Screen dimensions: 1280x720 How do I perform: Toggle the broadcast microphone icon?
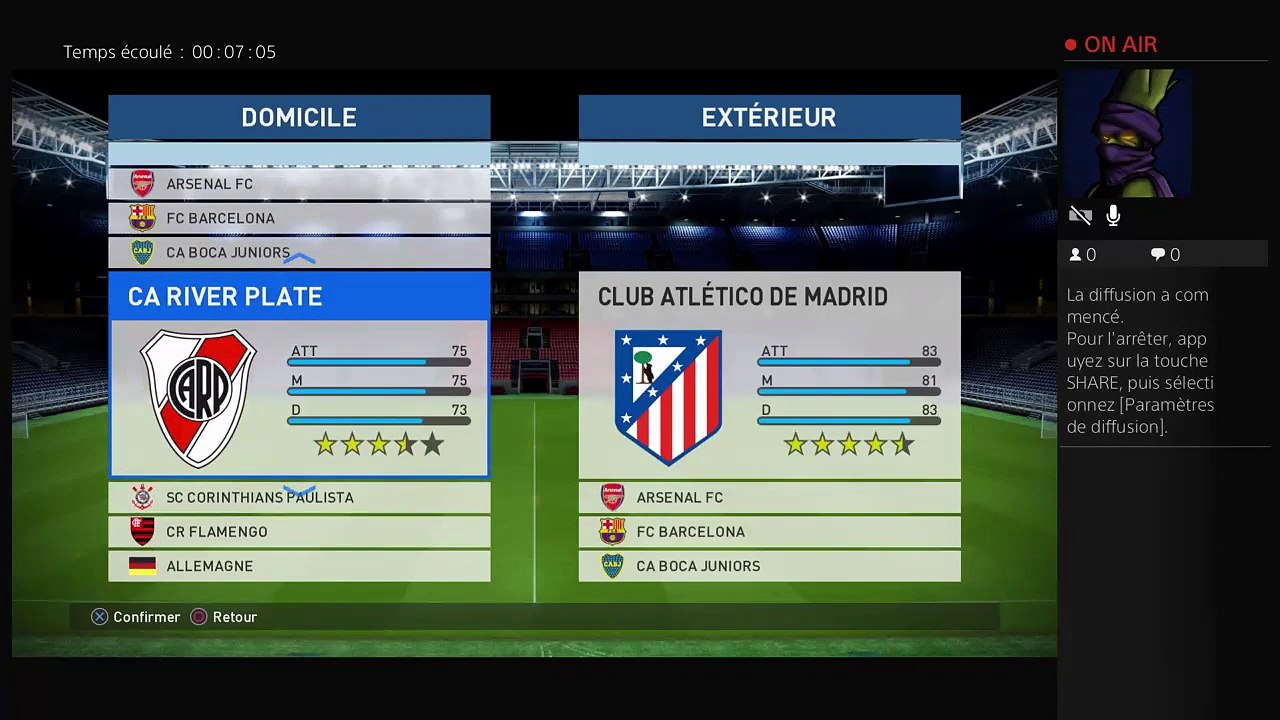[1113, 216]
